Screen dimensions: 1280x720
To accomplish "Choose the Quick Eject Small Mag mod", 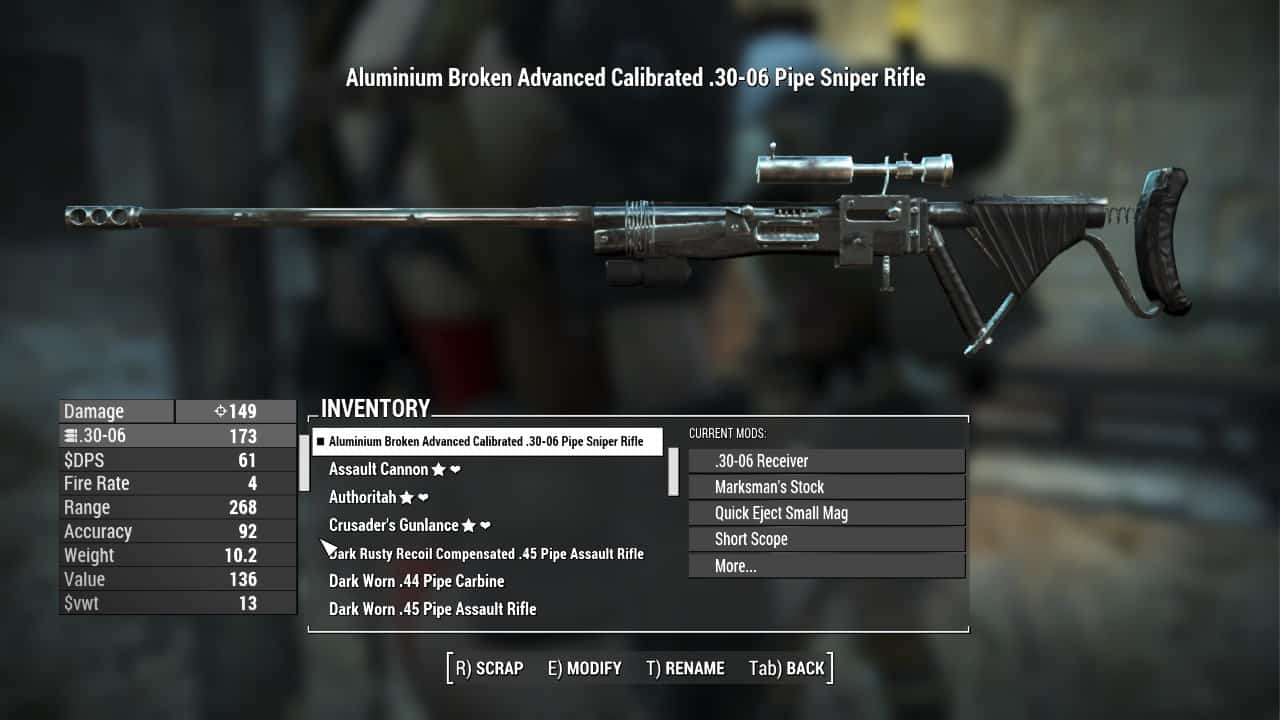I will (x=826, y=513).
